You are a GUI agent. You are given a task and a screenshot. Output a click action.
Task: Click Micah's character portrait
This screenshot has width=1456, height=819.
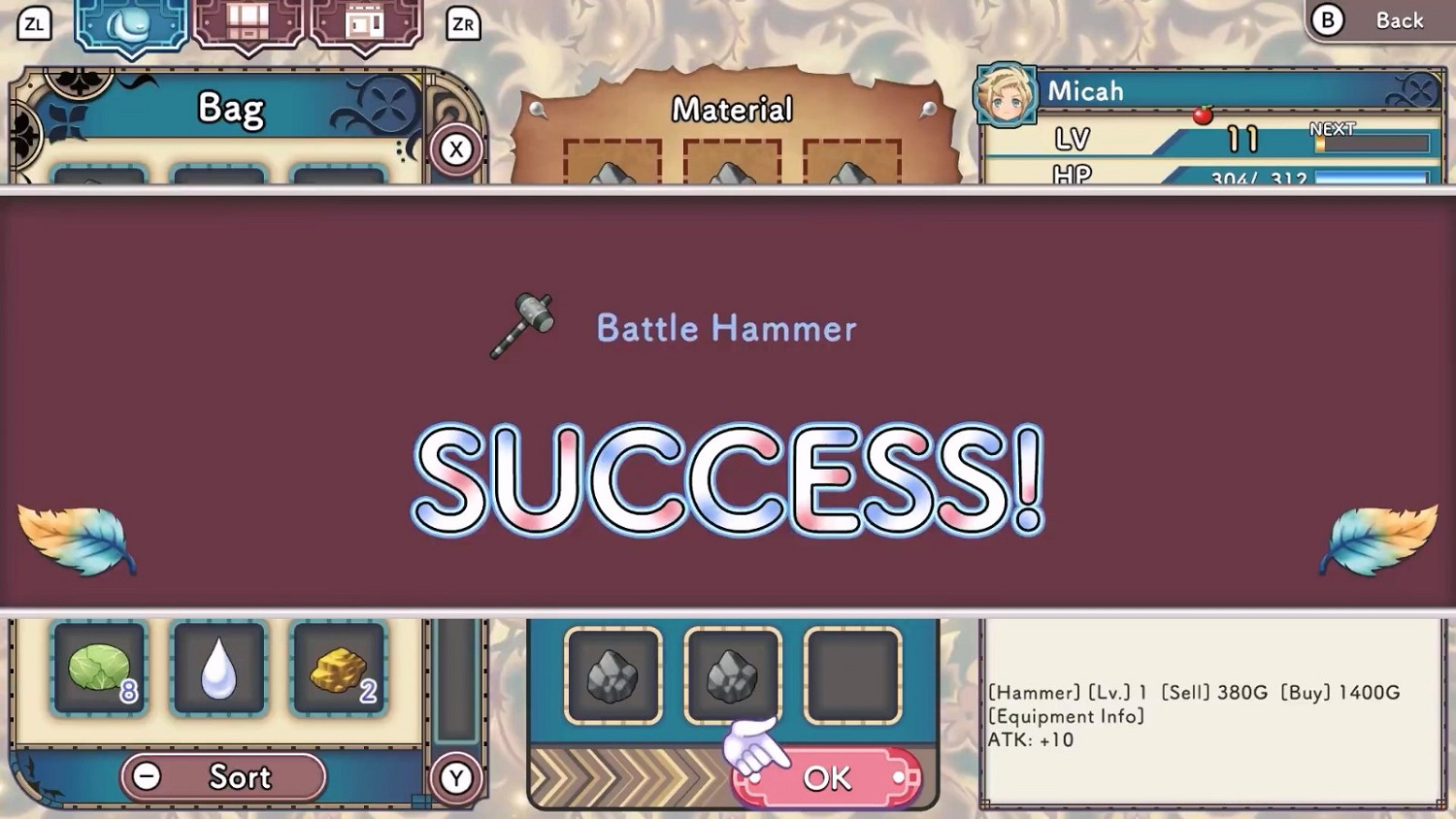[1005, 93]
